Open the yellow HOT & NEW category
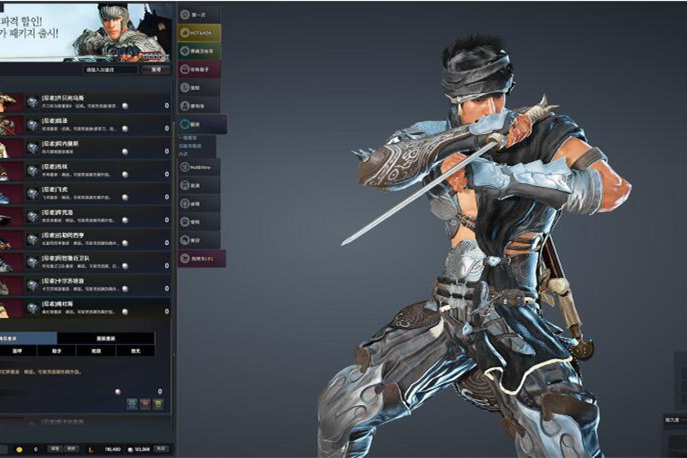687x458 pixels. pyautogui.click(x=200, y=32)
